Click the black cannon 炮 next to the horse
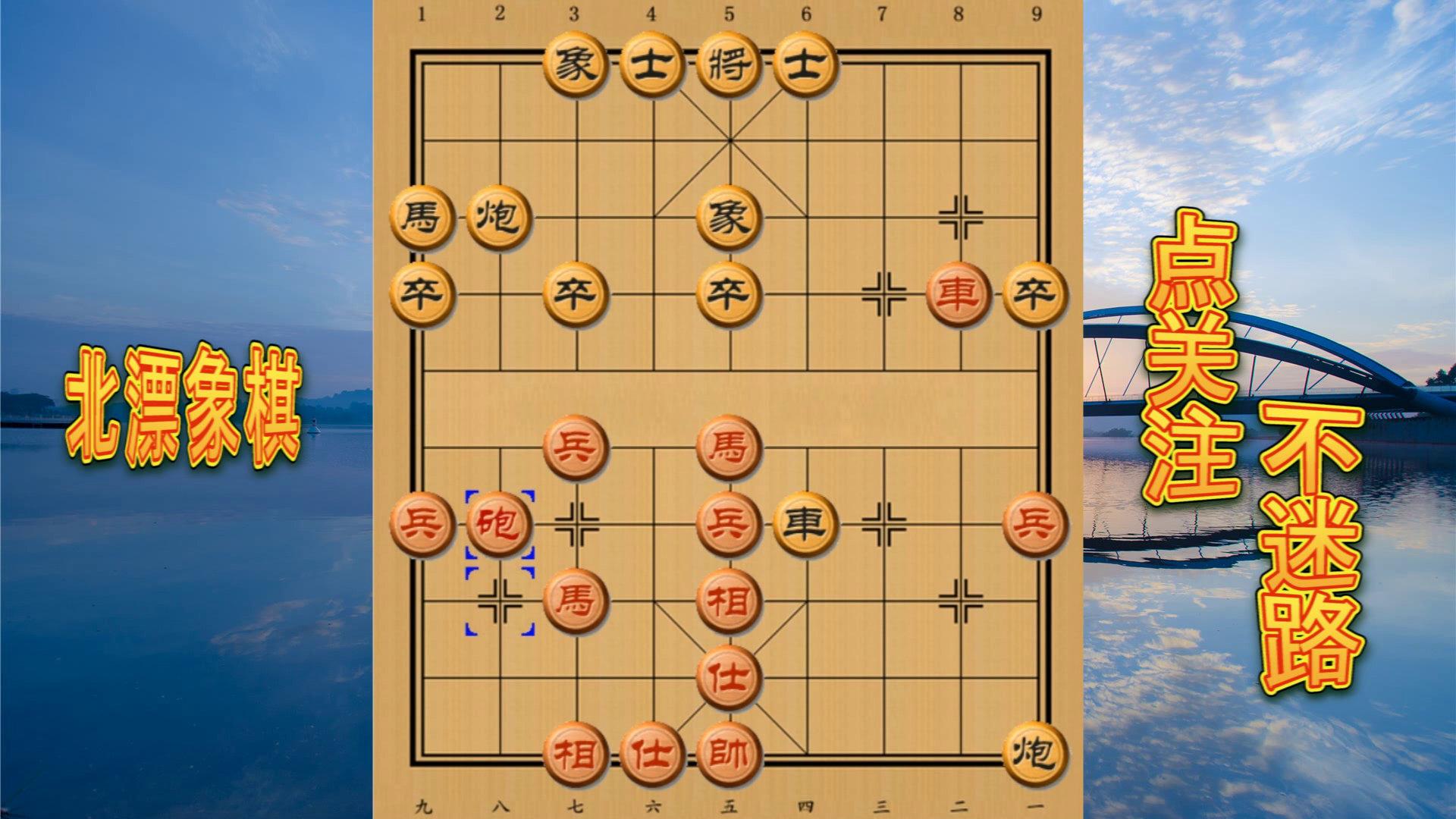The height and width of the screenshot is (819, 1456). pyautogui.click(x=500, y=216)
